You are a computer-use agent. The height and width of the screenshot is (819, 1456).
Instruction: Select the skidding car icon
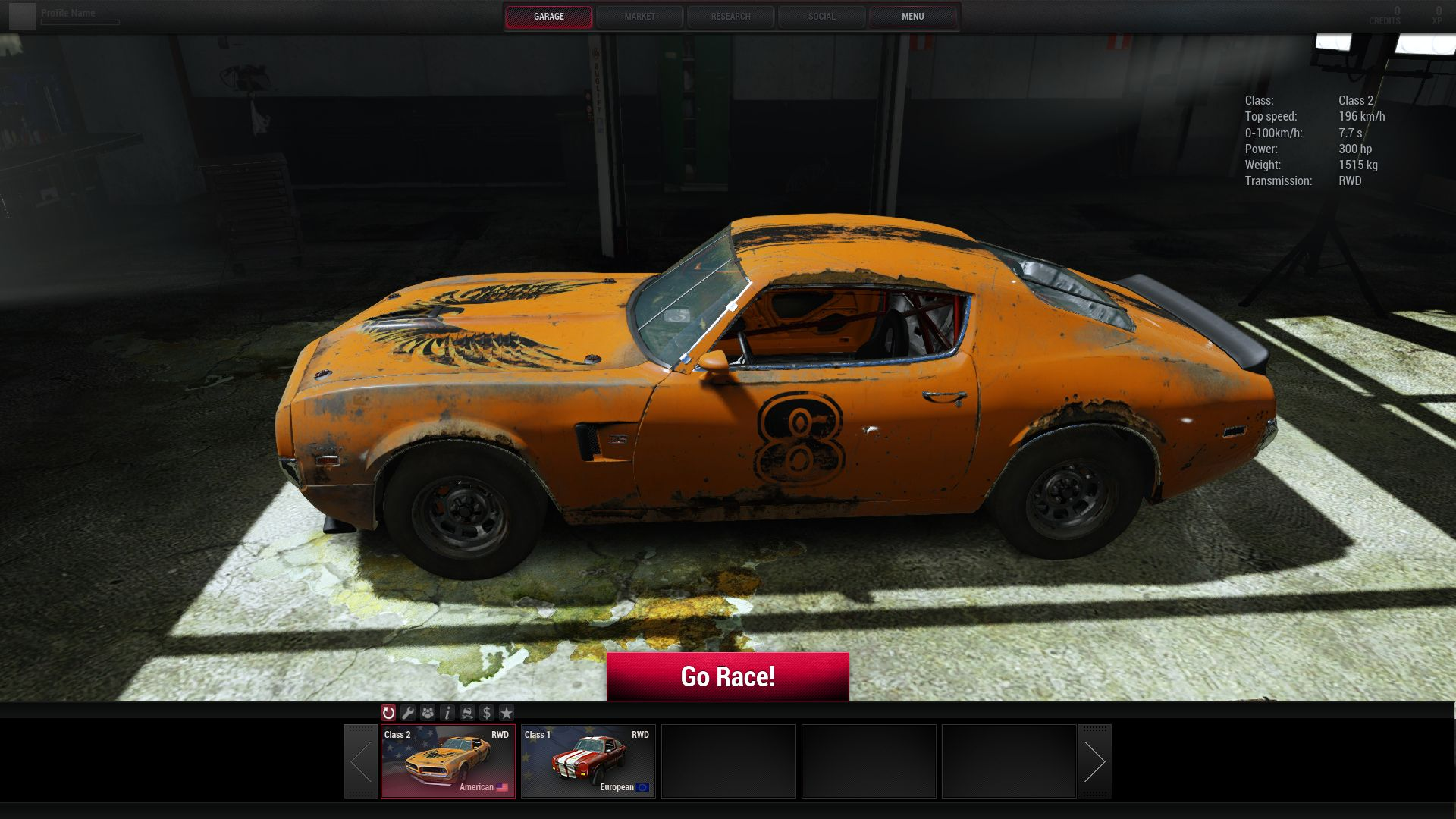point(467,713)
